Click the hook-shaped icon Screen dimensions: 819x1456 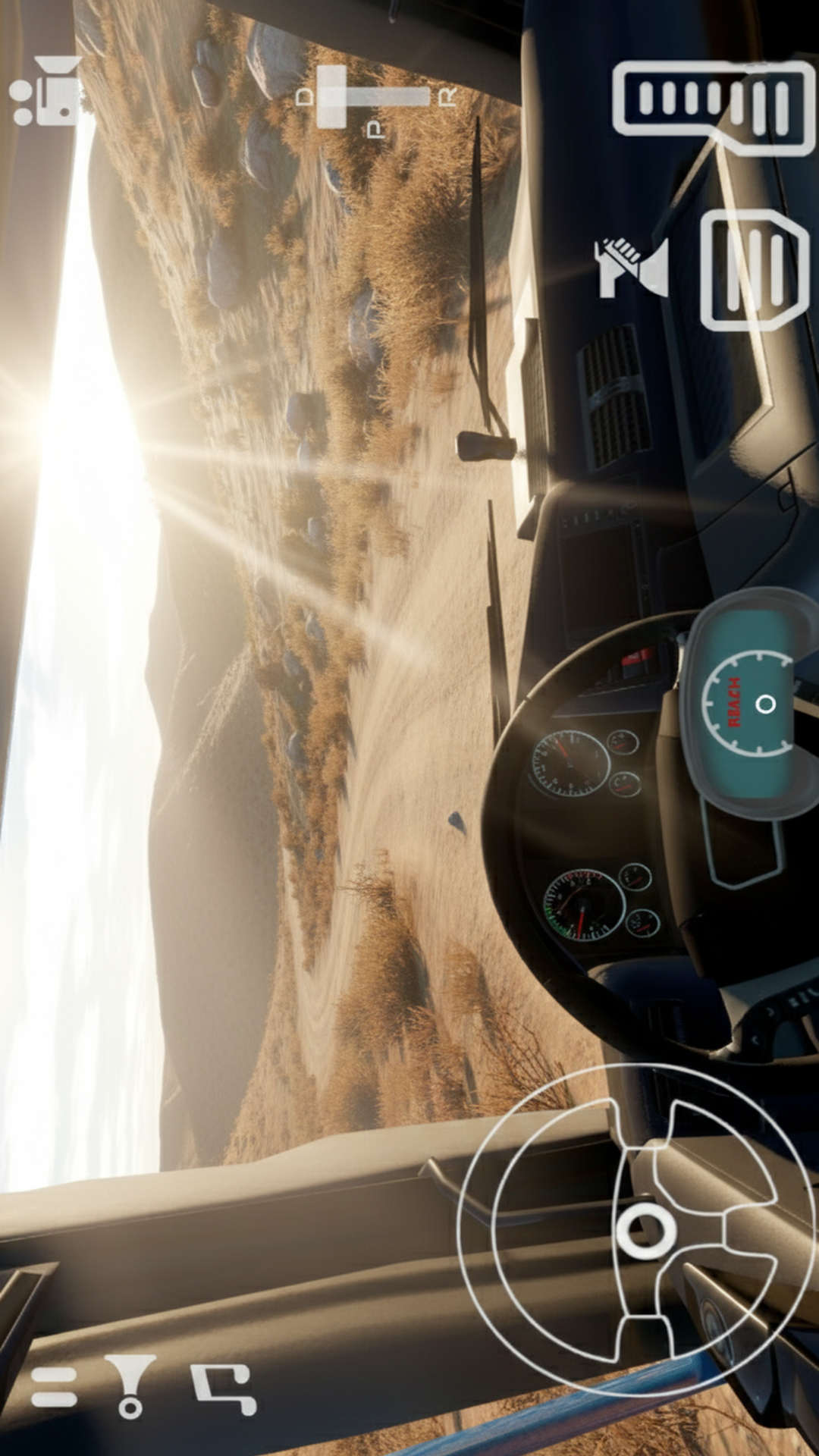point(224,1388)
